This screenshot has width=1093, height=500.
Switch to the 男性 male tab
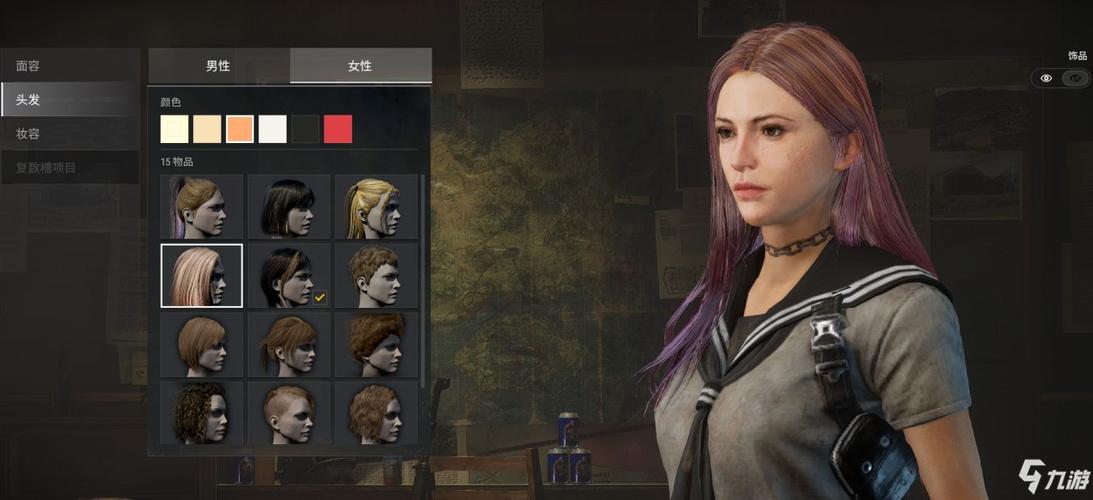point(218,66)
